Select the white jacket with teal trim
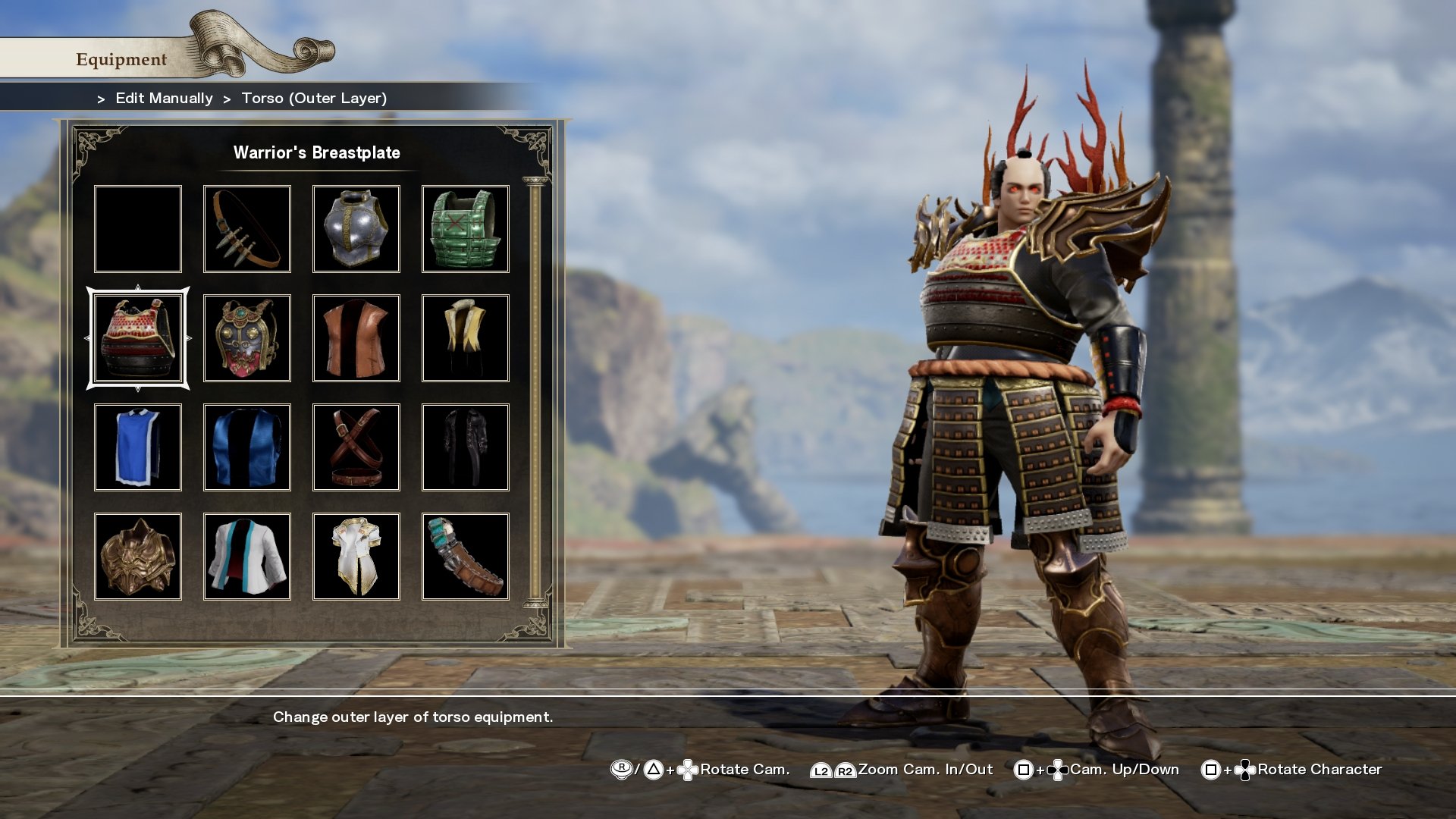This screenshot has height=819, width=1456. coord(247,556)
